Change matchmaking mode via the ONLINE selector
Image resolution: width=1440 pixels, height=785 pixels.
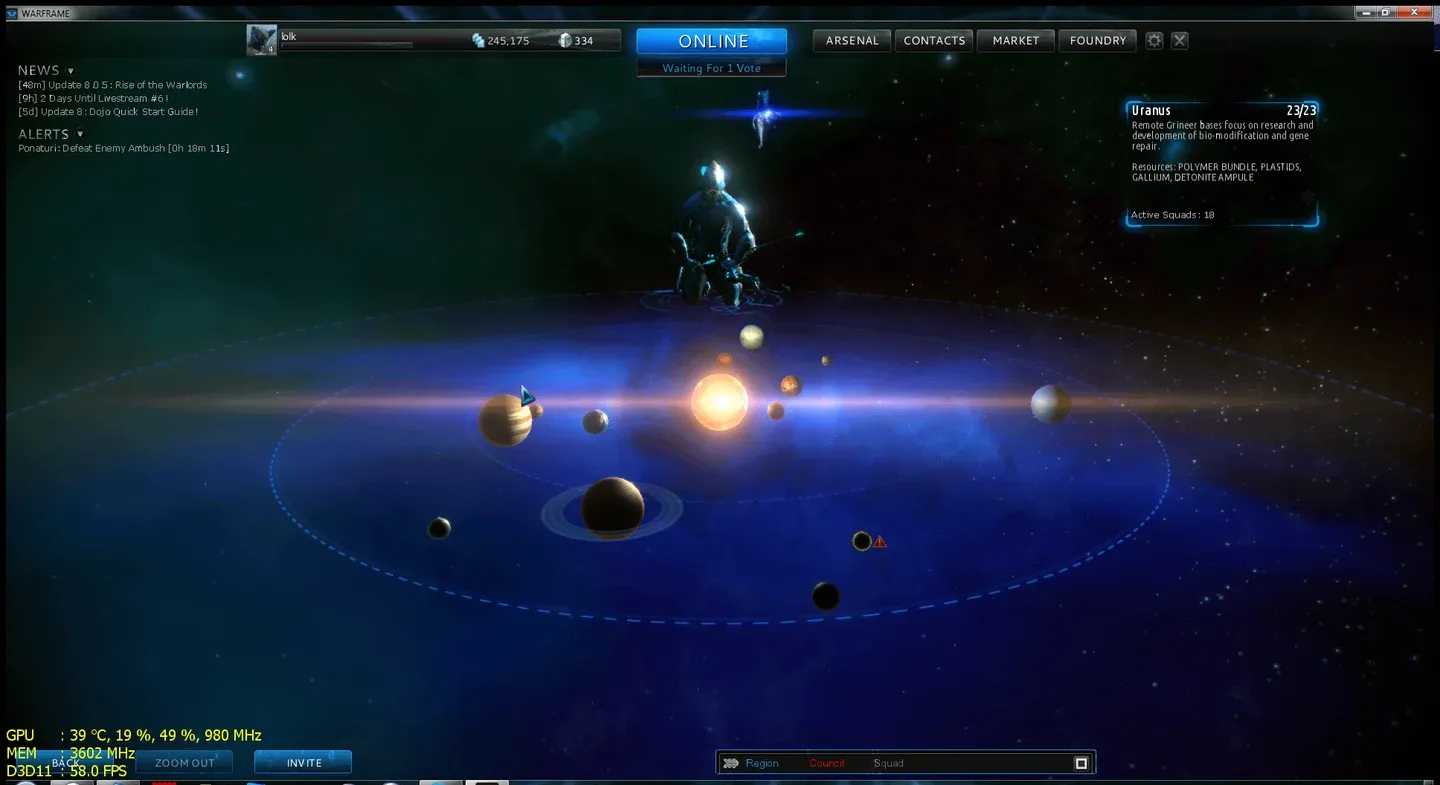711,41
